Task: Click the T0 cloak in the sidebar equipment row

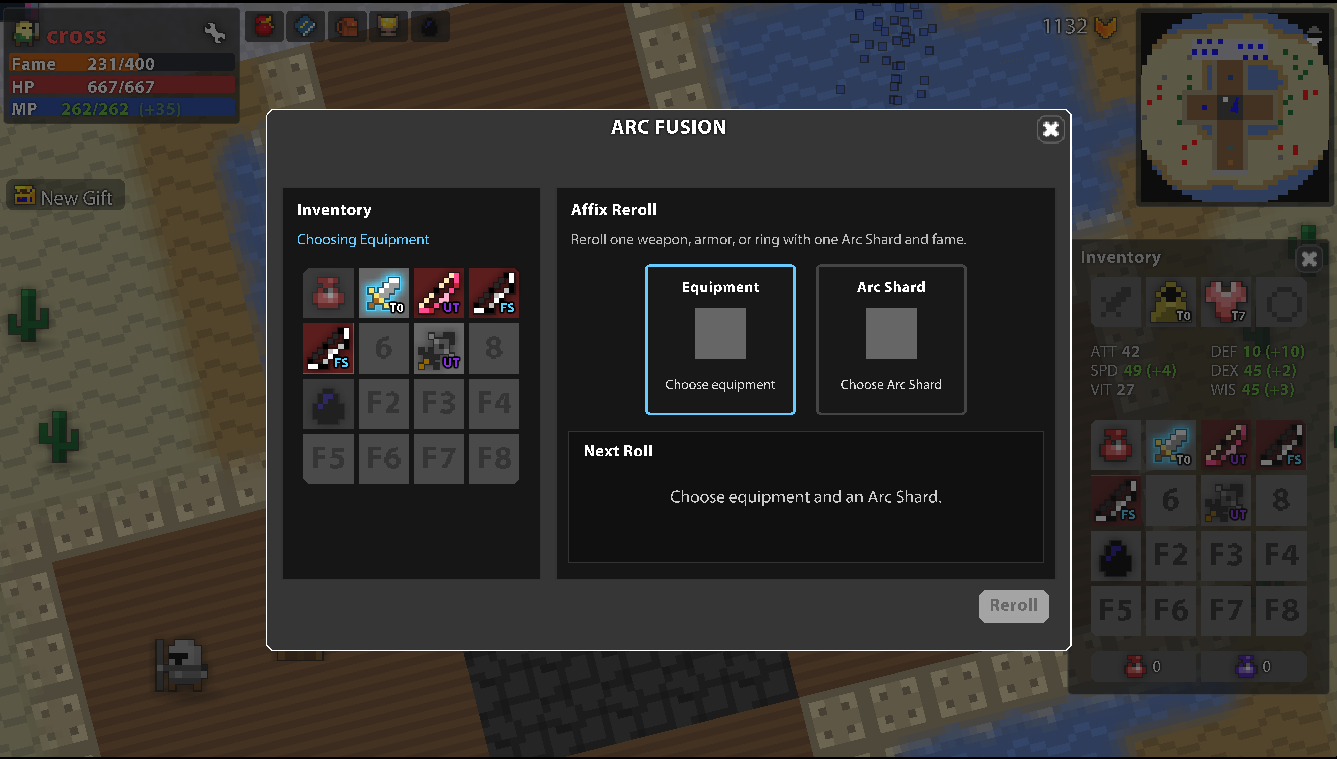Action: 1171,302
